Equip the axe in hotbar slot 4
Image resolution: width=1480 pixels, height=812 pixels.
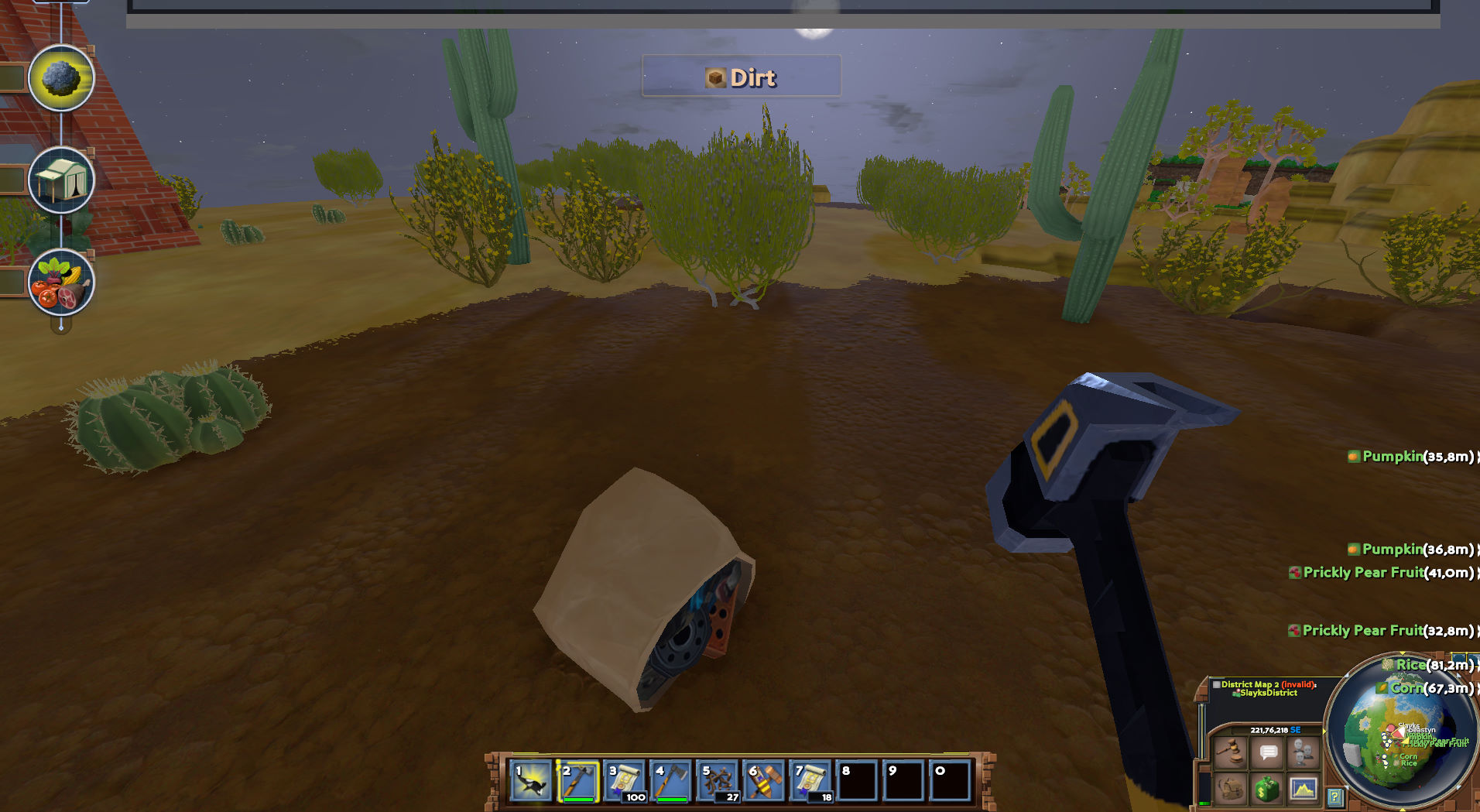(671, 781)
